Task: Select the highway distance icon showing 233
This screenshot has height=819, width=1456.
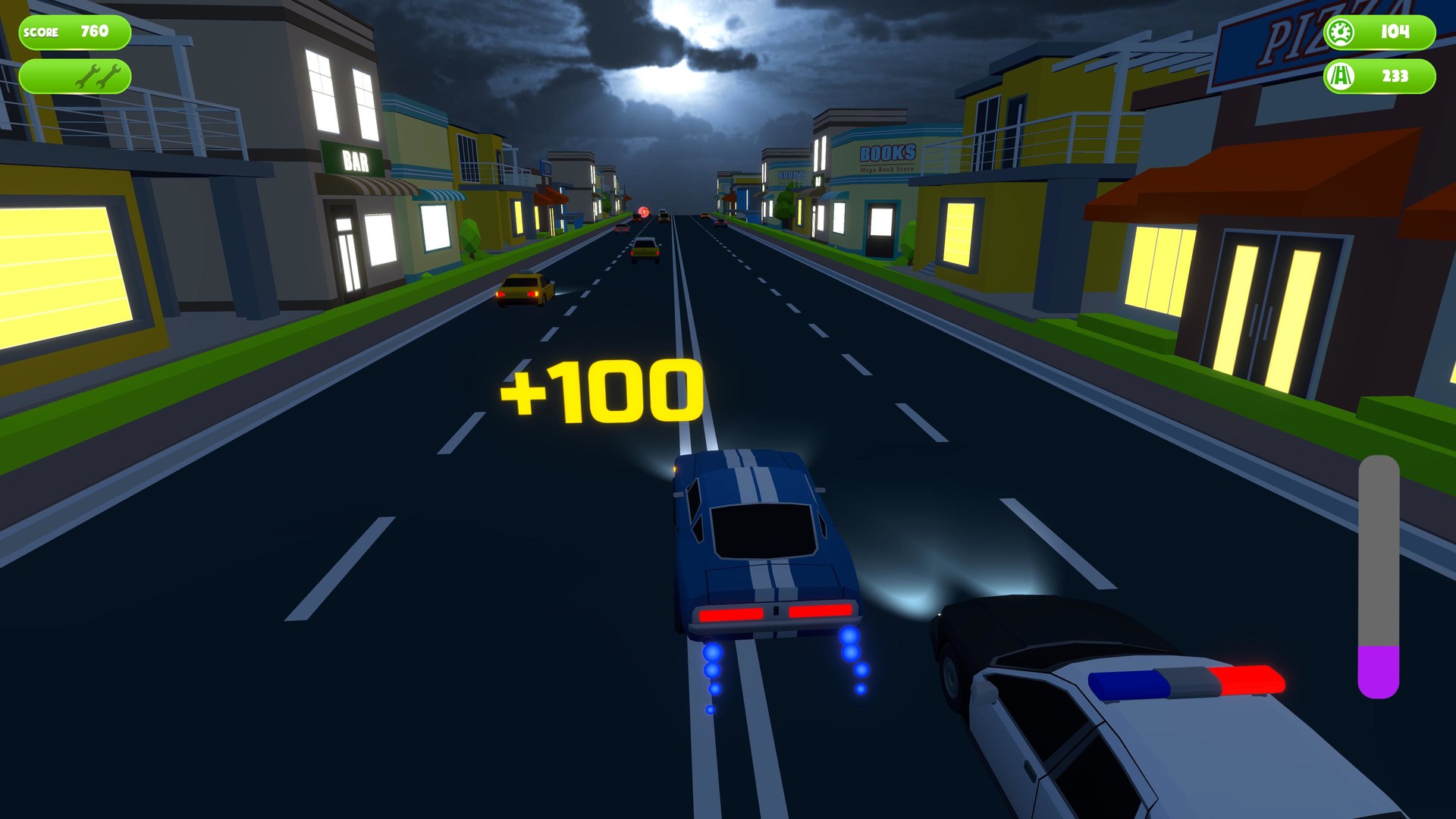Action: point(1340,76)
